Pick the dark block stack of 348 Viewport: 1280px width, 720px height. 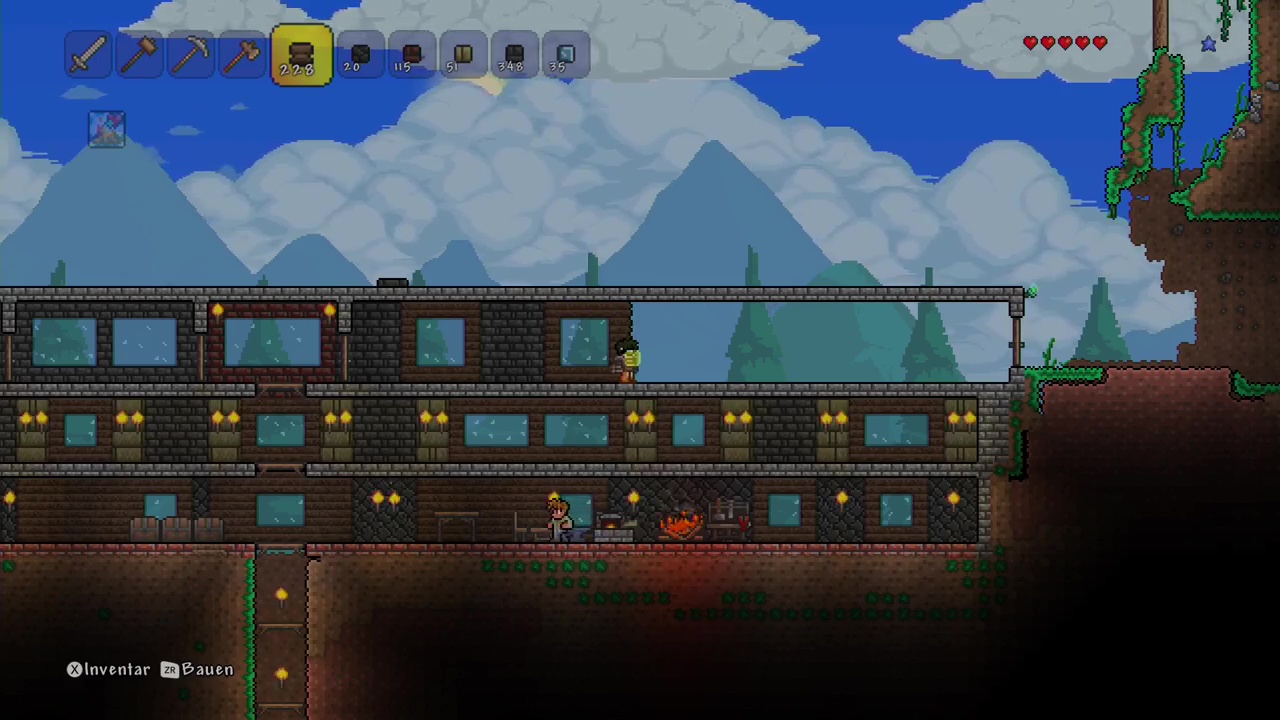(514, 55)
